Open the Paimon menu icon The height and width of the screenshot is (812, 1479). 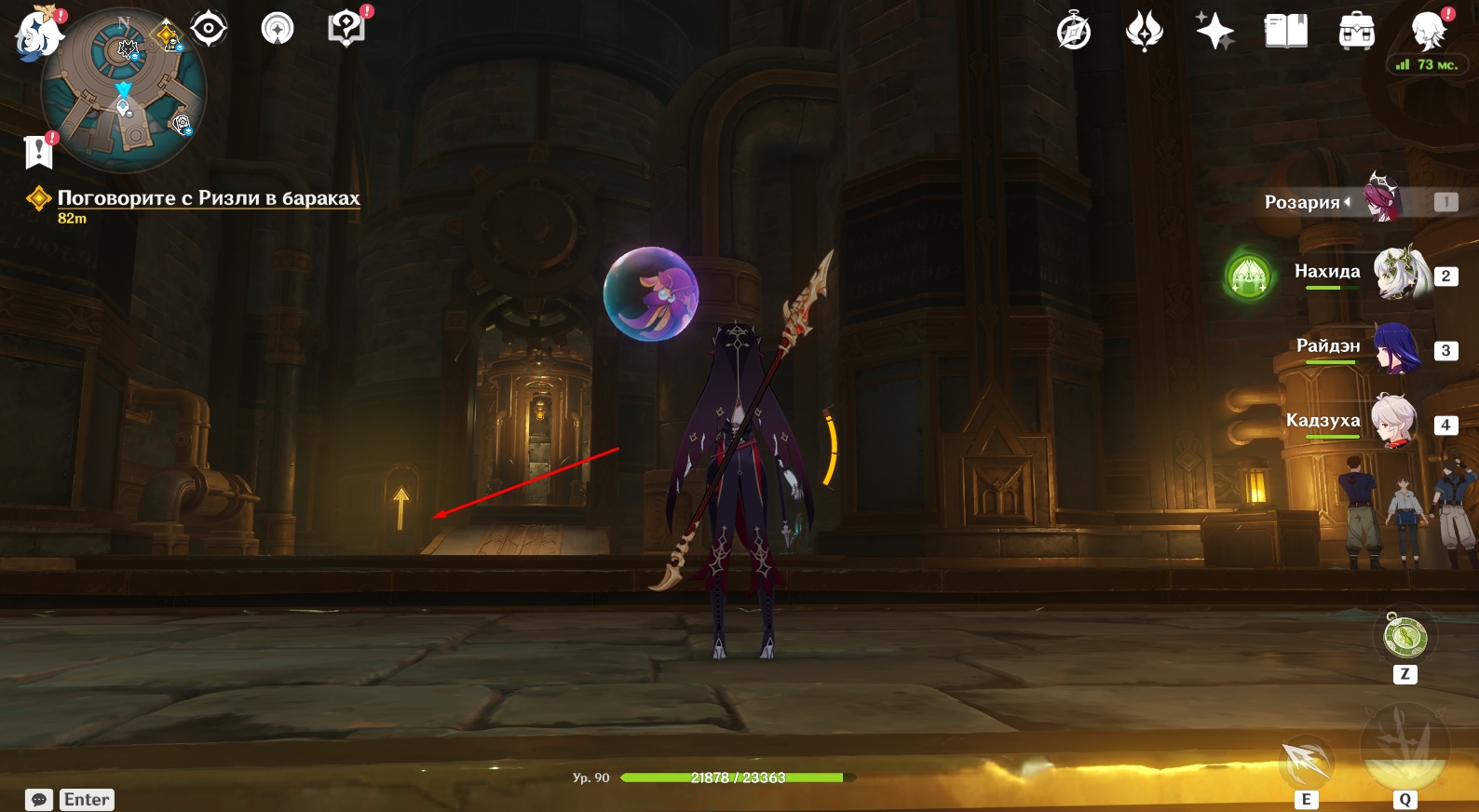[37, 33]
